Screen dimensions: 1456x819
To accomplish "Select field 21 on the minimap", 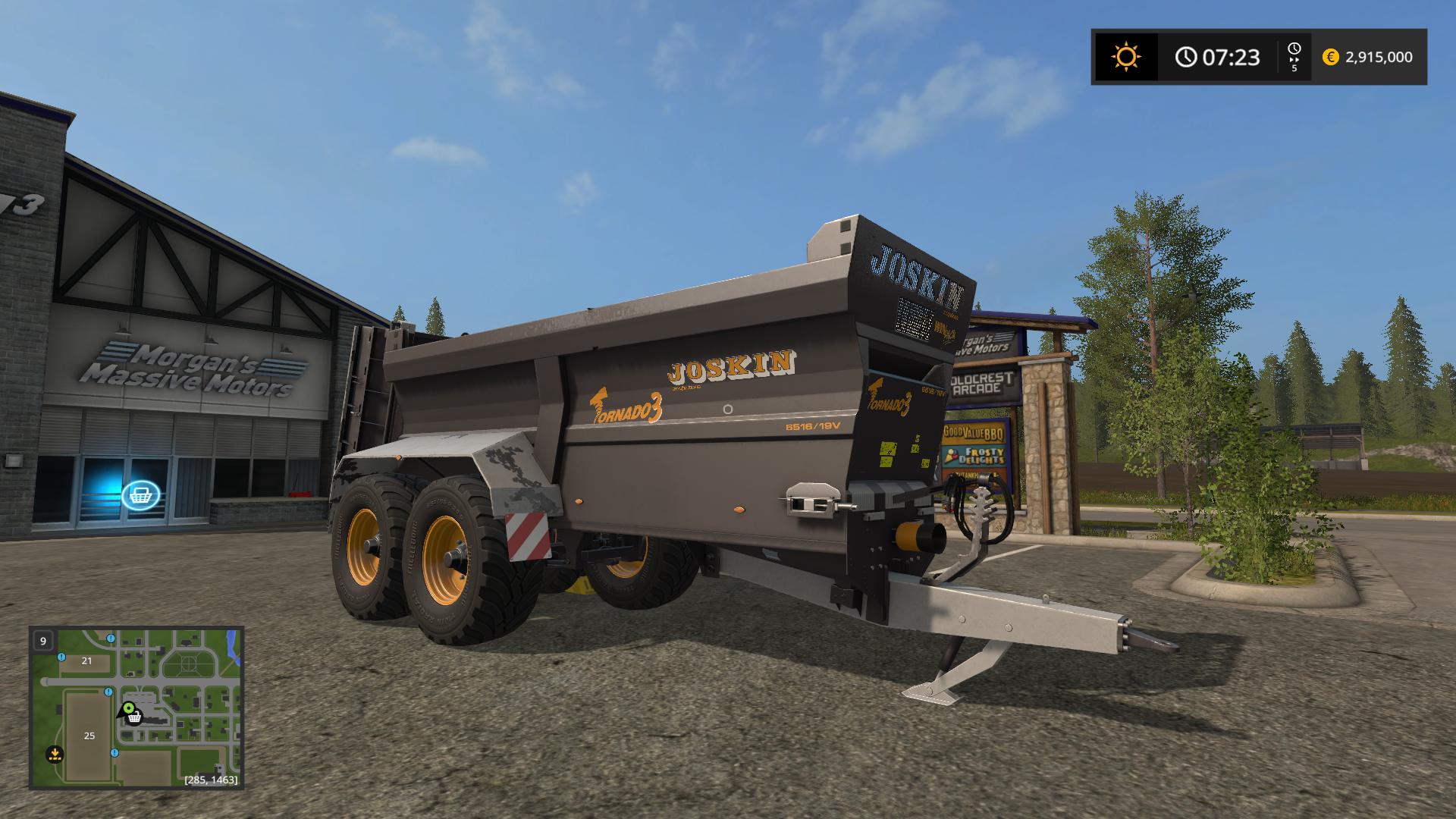I will (87, 661).
